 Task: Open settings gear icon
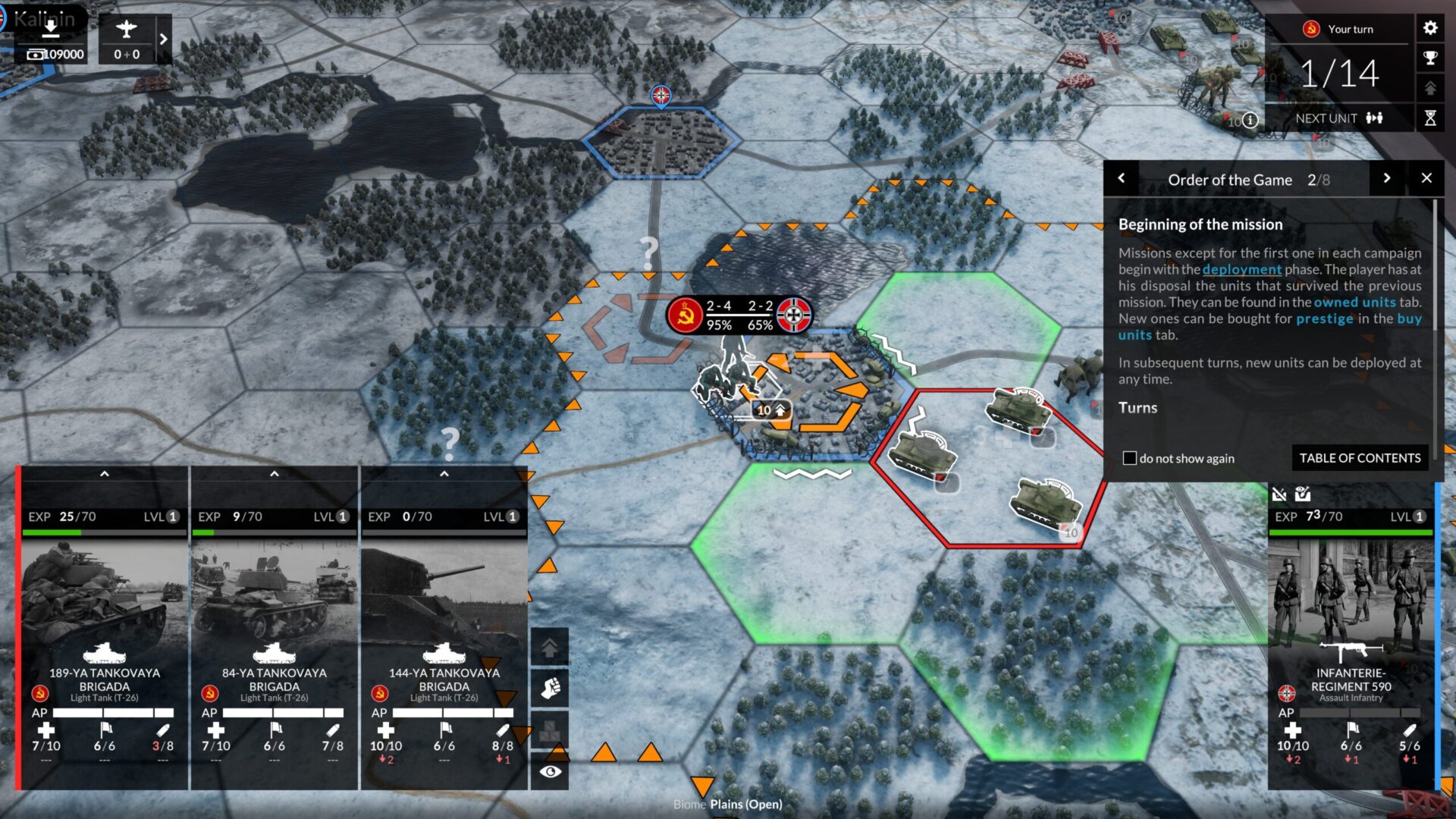(x=1430, y=28)
